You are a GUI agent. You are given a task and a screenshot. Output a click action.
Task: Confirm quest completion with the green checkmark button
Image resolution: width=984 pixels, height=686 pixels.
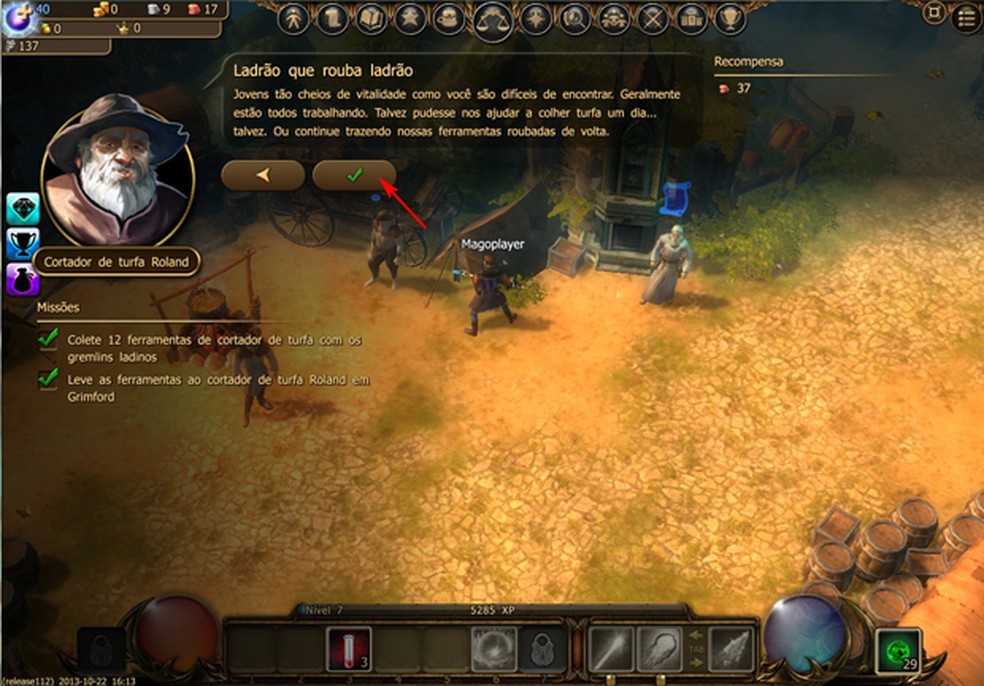click(x=354, y=175)
